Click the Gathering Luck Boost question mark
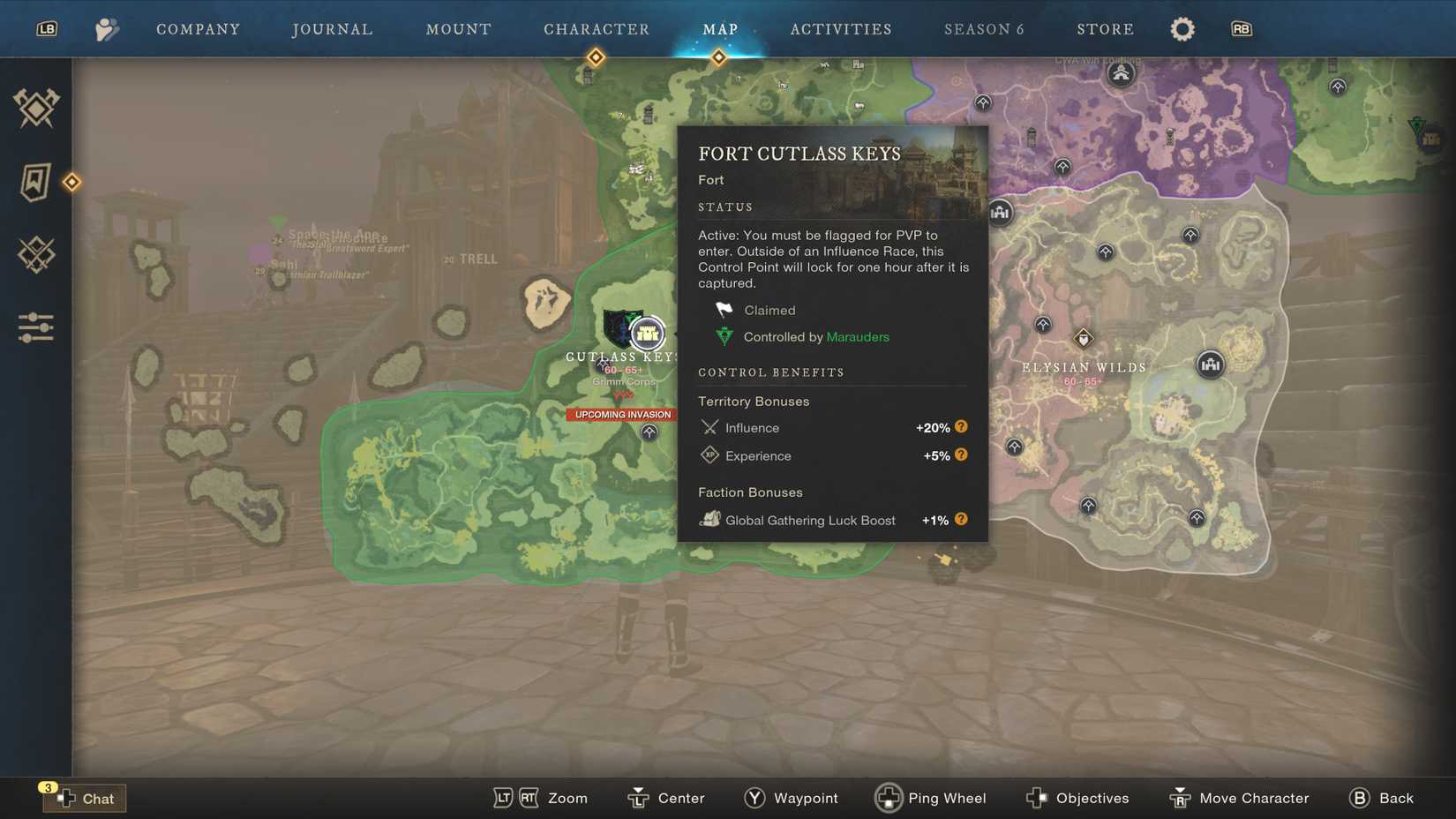The width and height of the screenshot is (1456, 819). (x=961, y=520)
